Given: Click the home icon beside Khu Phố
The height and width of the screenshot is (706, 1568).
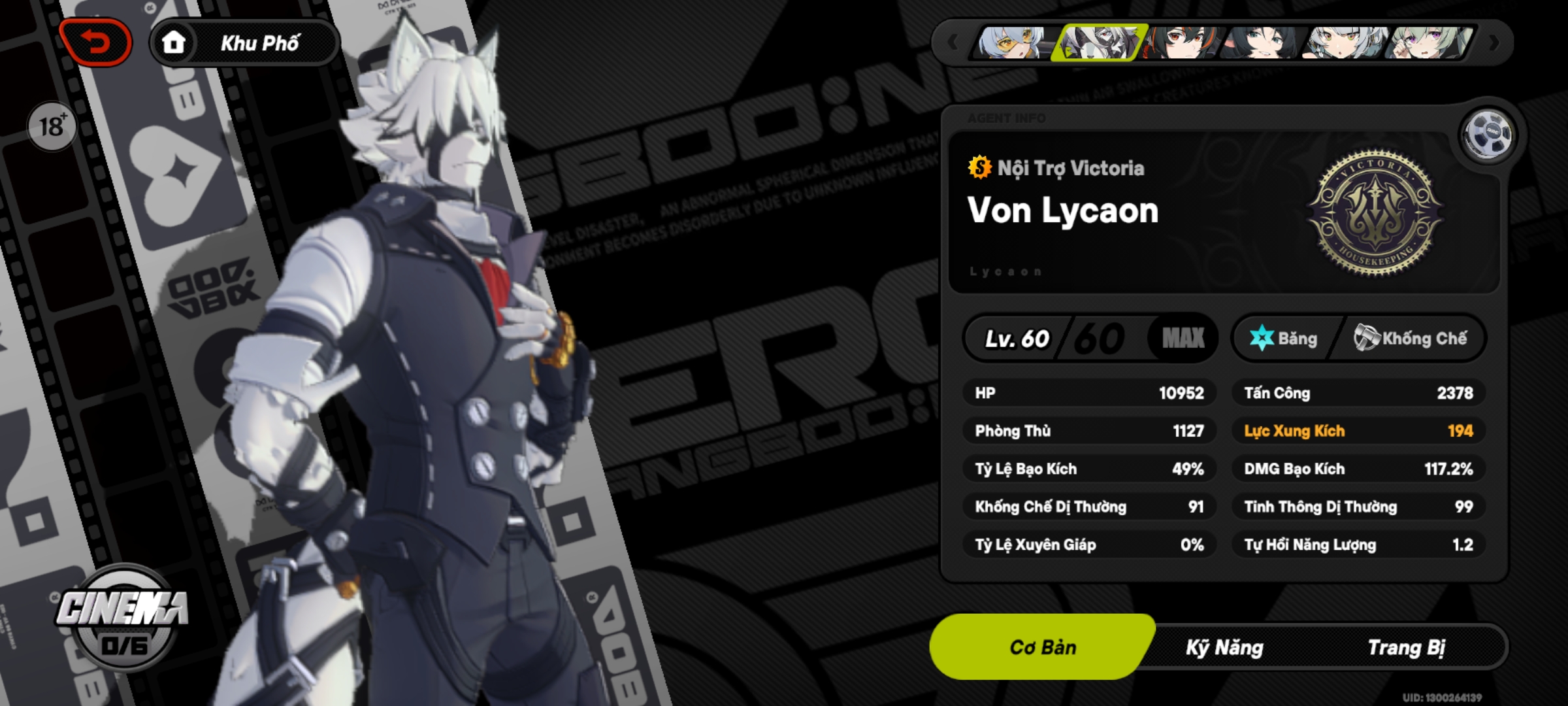Looking at the screenshot, I should coord(174,44).
